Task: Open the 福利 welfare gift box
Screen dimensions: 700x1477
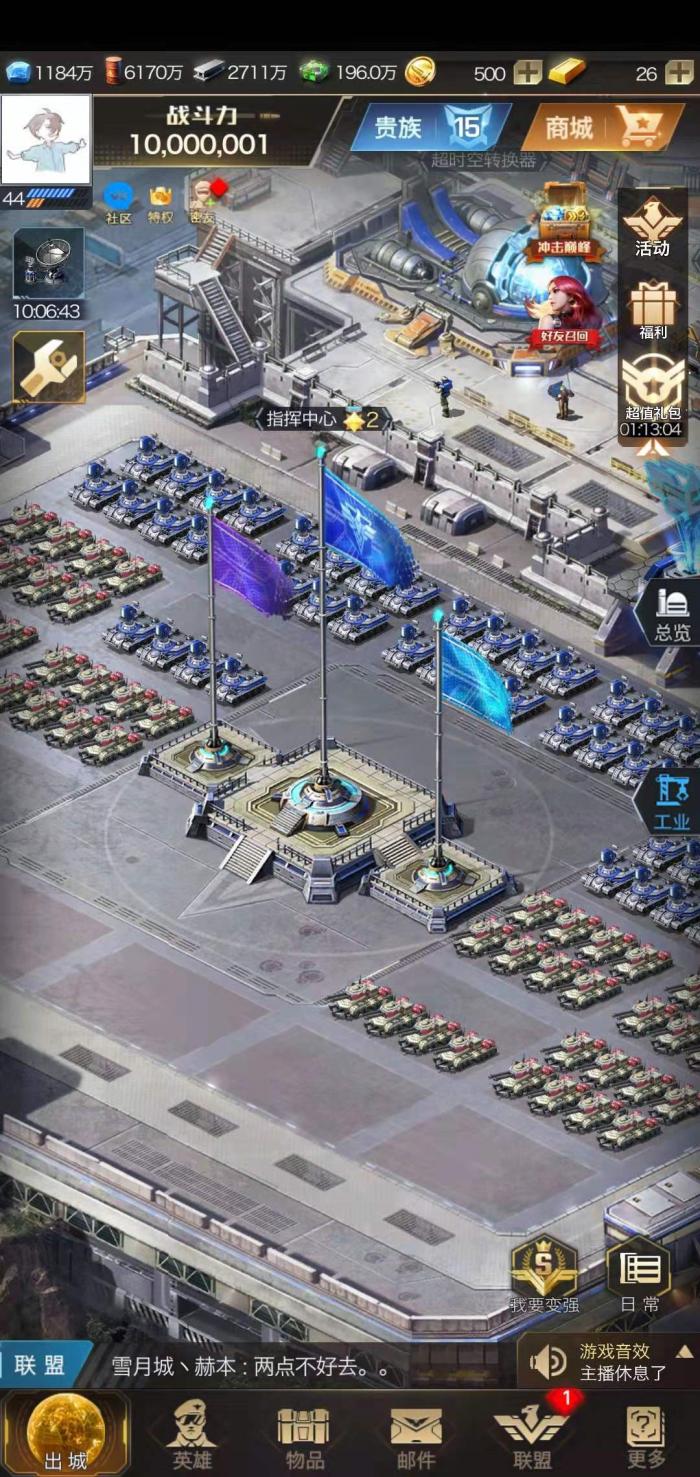Action: click(652, 310)
